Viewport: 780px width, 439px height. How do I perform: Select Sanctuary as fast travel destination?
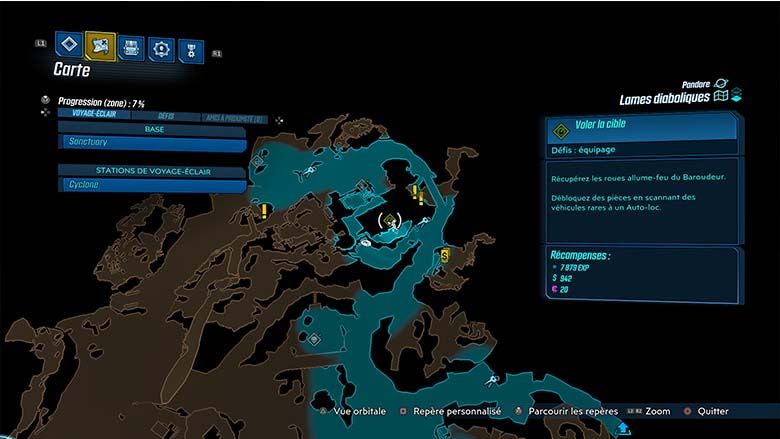[152, 143]
